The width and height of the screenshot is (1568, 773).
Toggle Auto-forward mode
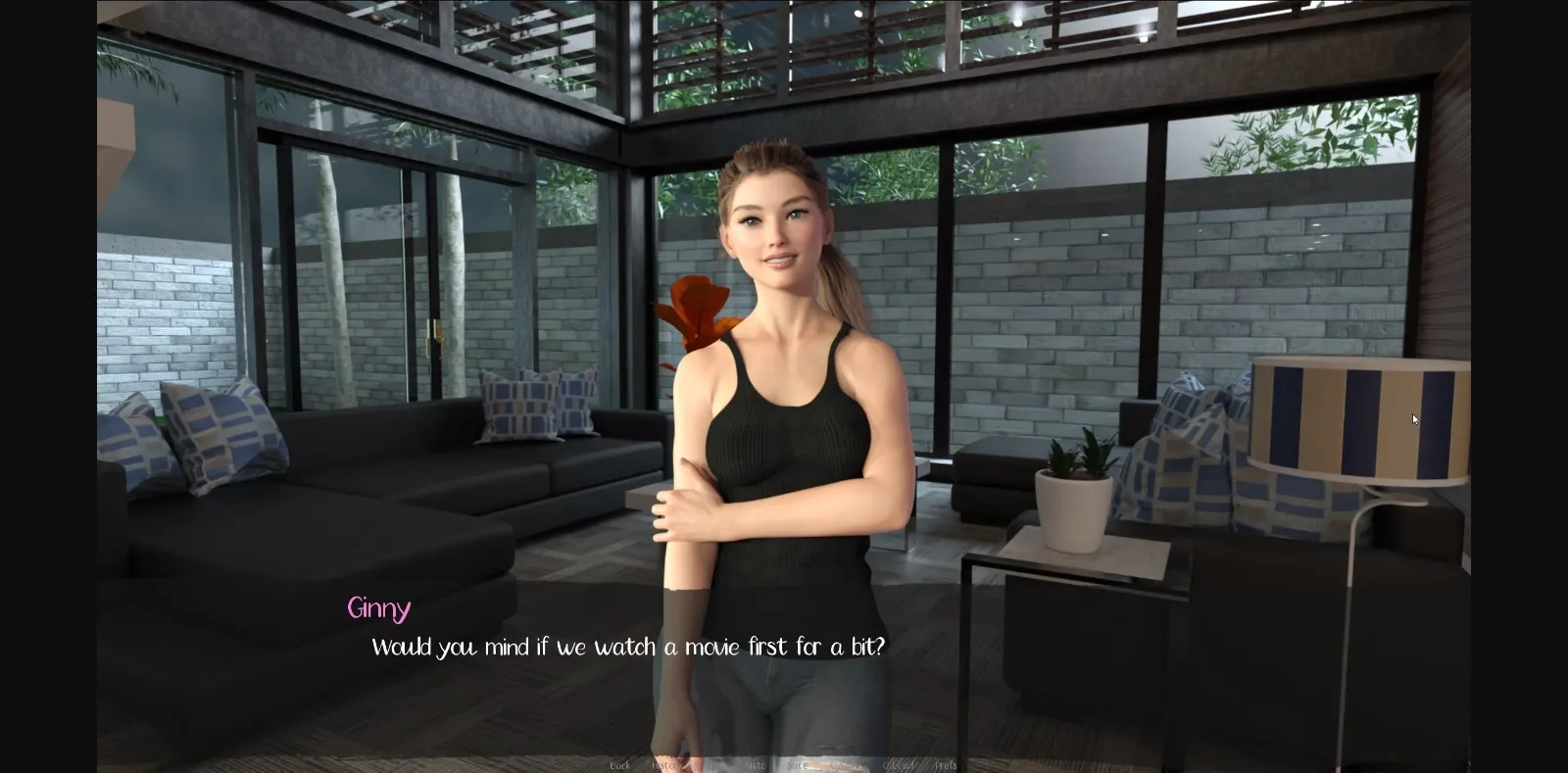coord(755,765)
